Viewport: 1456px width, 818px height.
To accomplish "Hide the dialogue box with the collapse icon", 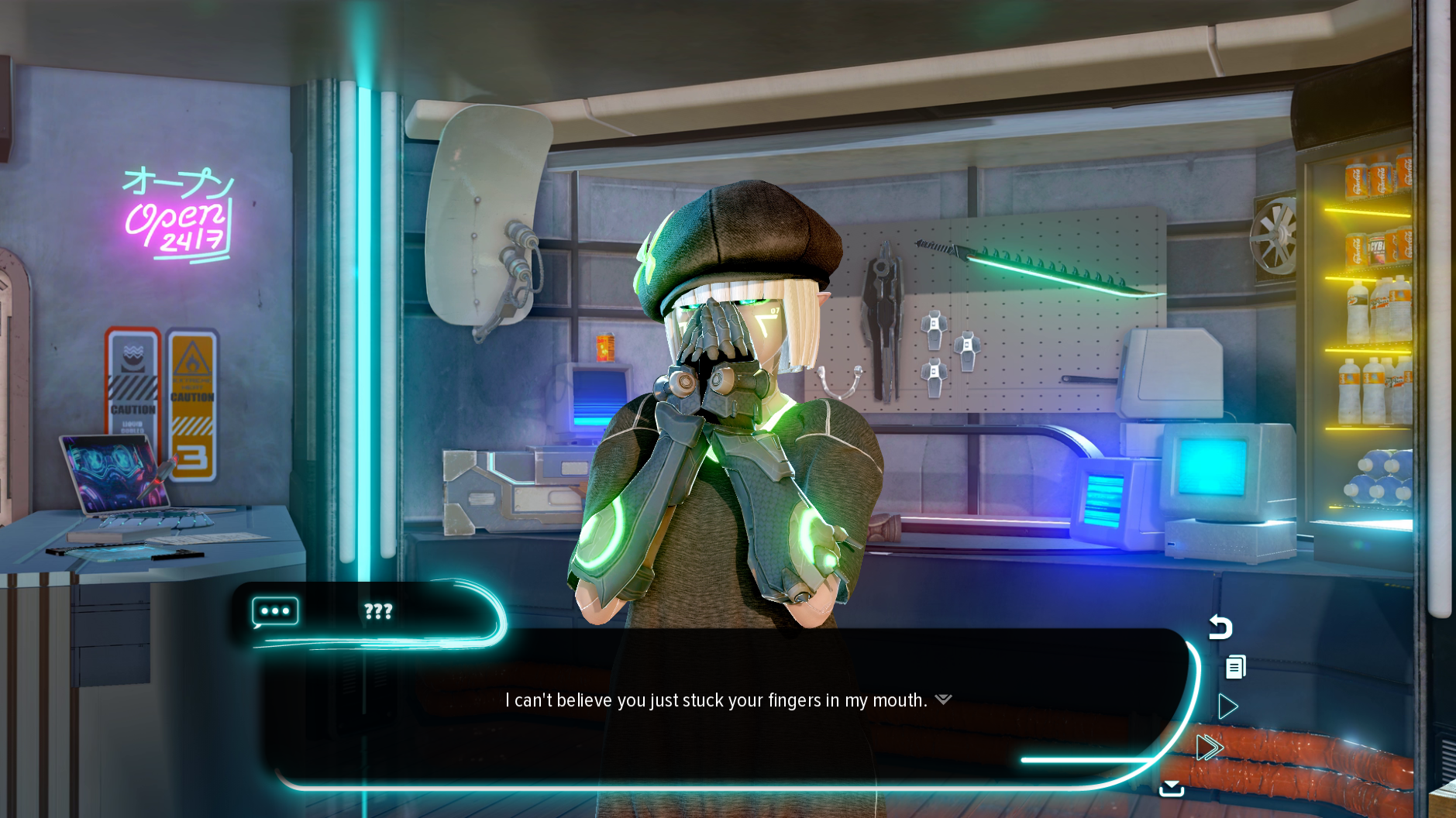I will click(1171, 789).
